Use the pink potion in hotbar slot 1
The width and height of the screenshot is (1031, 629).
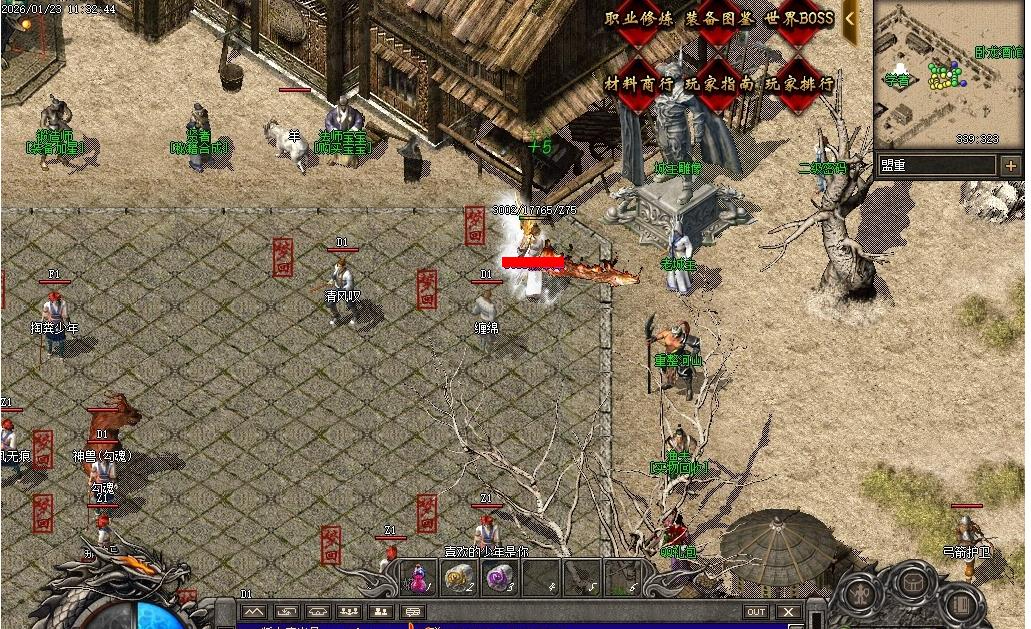coord(420,578)
